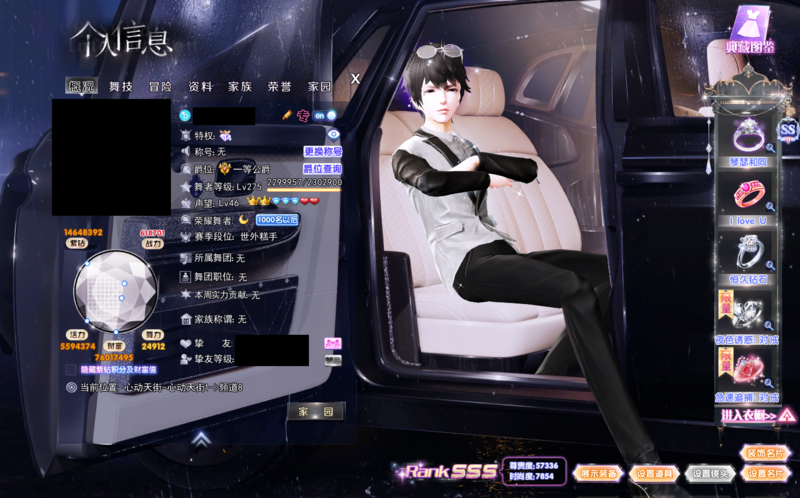The image size is (800, 498).
Task: Open 设置道具 settings
Action: coord(657,473)
